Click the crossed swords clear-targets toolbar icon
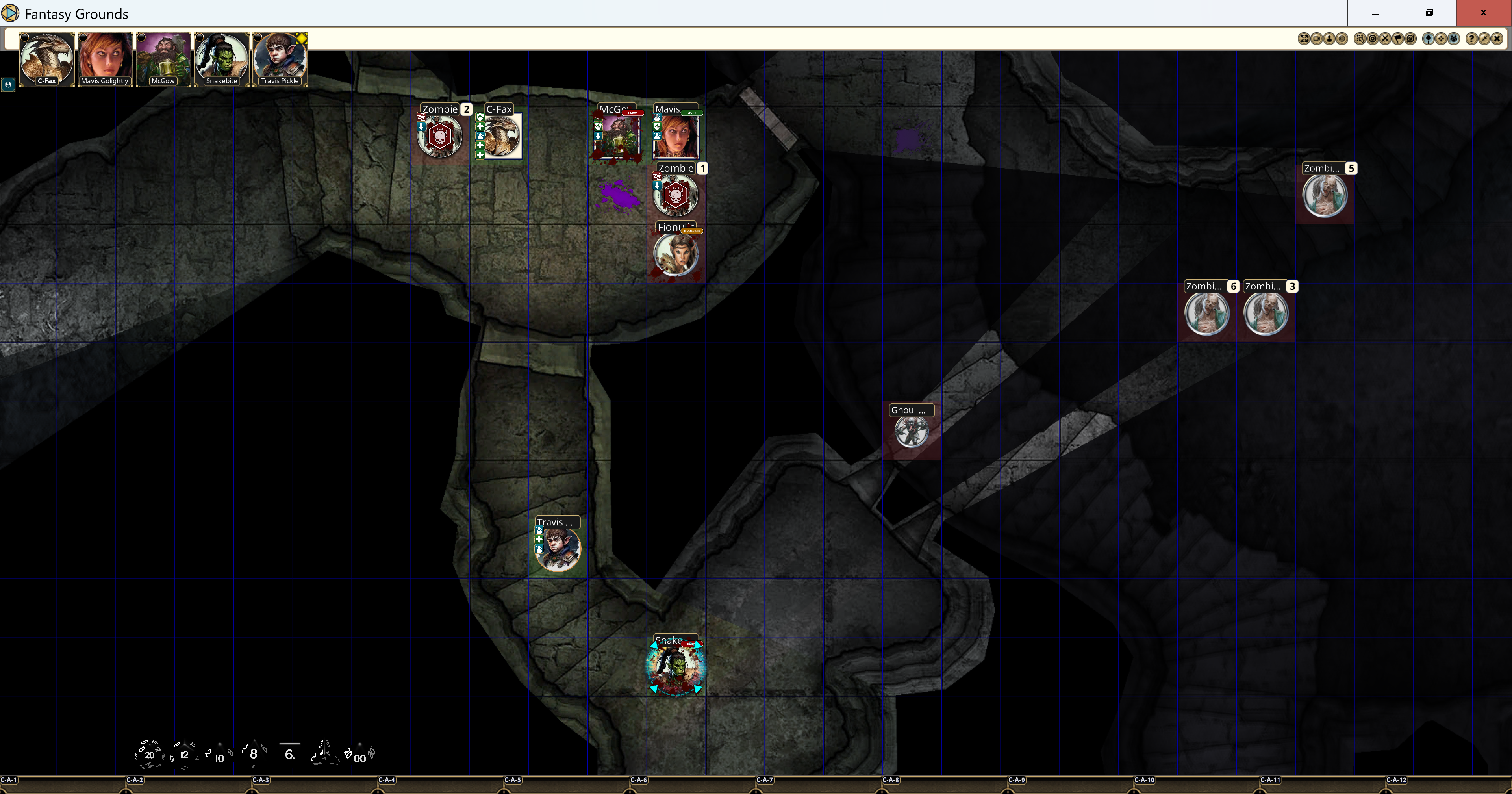The height and width of the screenshot is (794, 1512). (x=1385, y=38)
